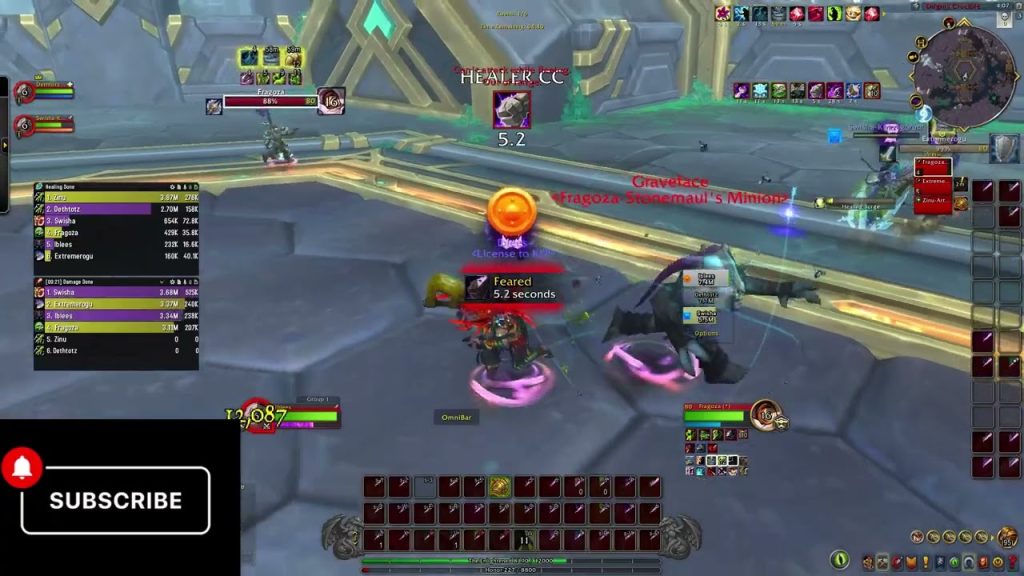Select the Fragoza focus frame bar showing 88%
The image size is (1024, 576).
pos(268,101)
